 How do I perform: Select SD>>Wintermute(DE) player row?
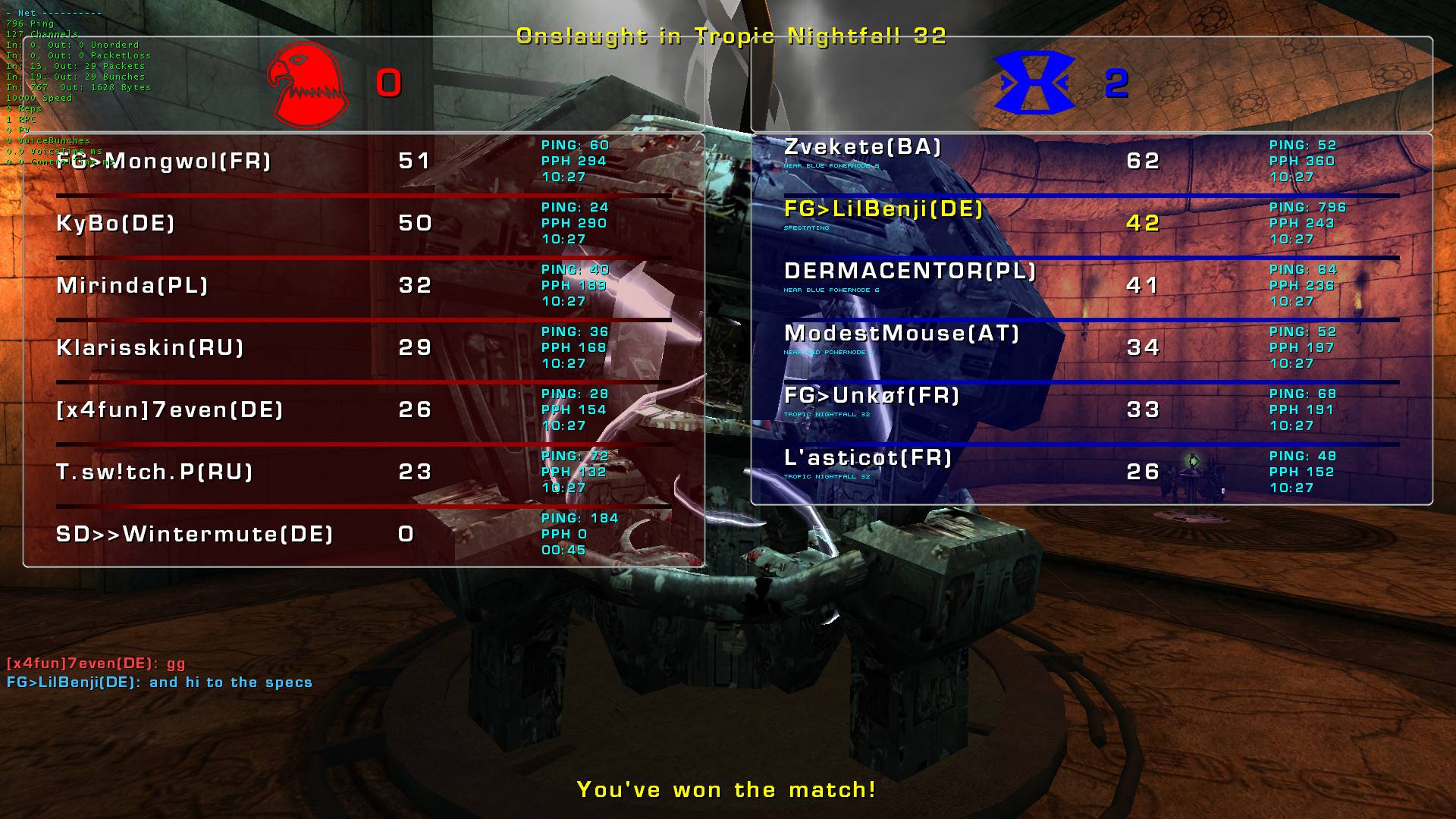coord(195,535)
